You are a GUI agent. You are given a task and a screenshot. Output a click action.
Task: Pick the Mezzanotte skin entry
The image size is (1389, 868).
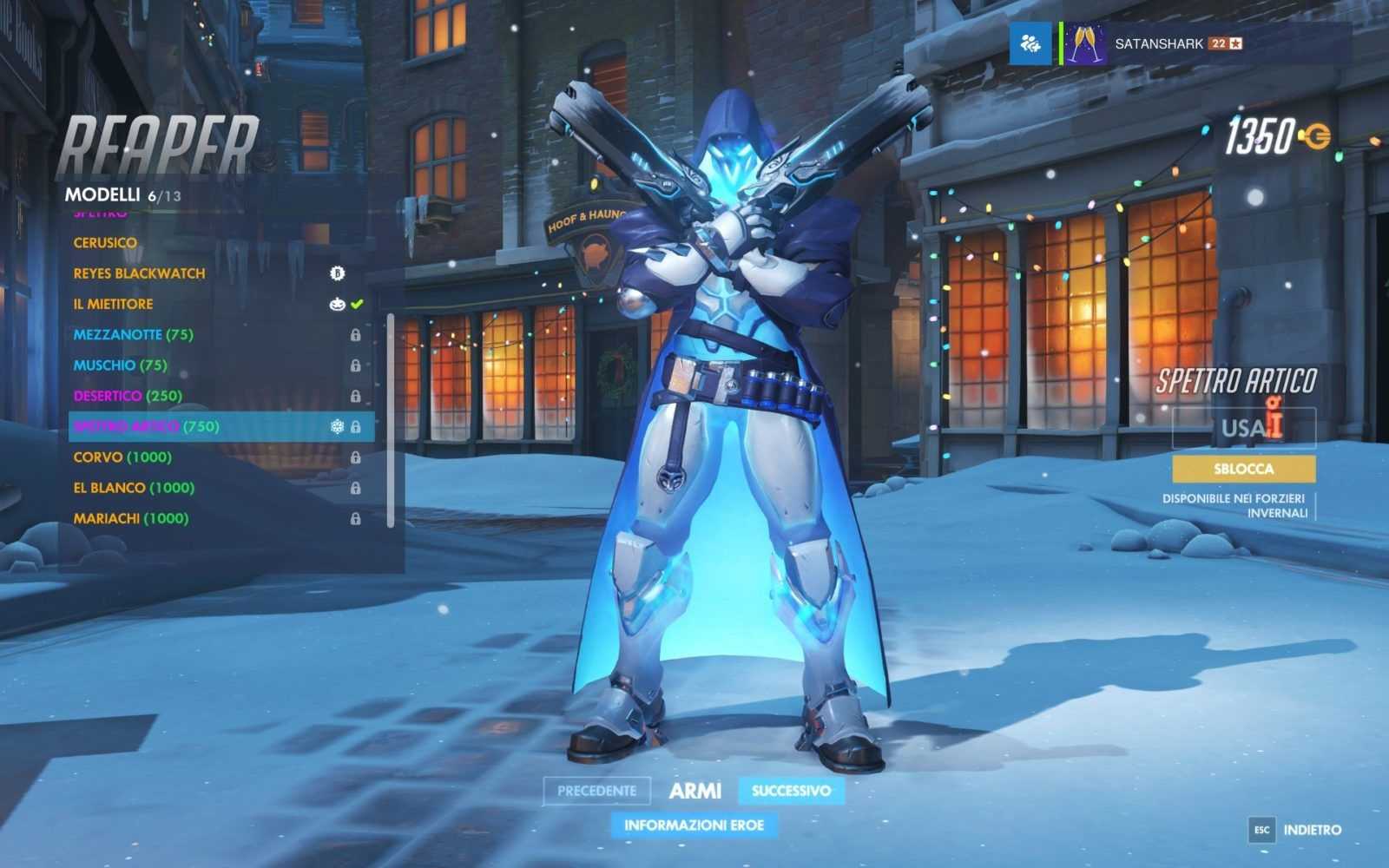(133, 334)
